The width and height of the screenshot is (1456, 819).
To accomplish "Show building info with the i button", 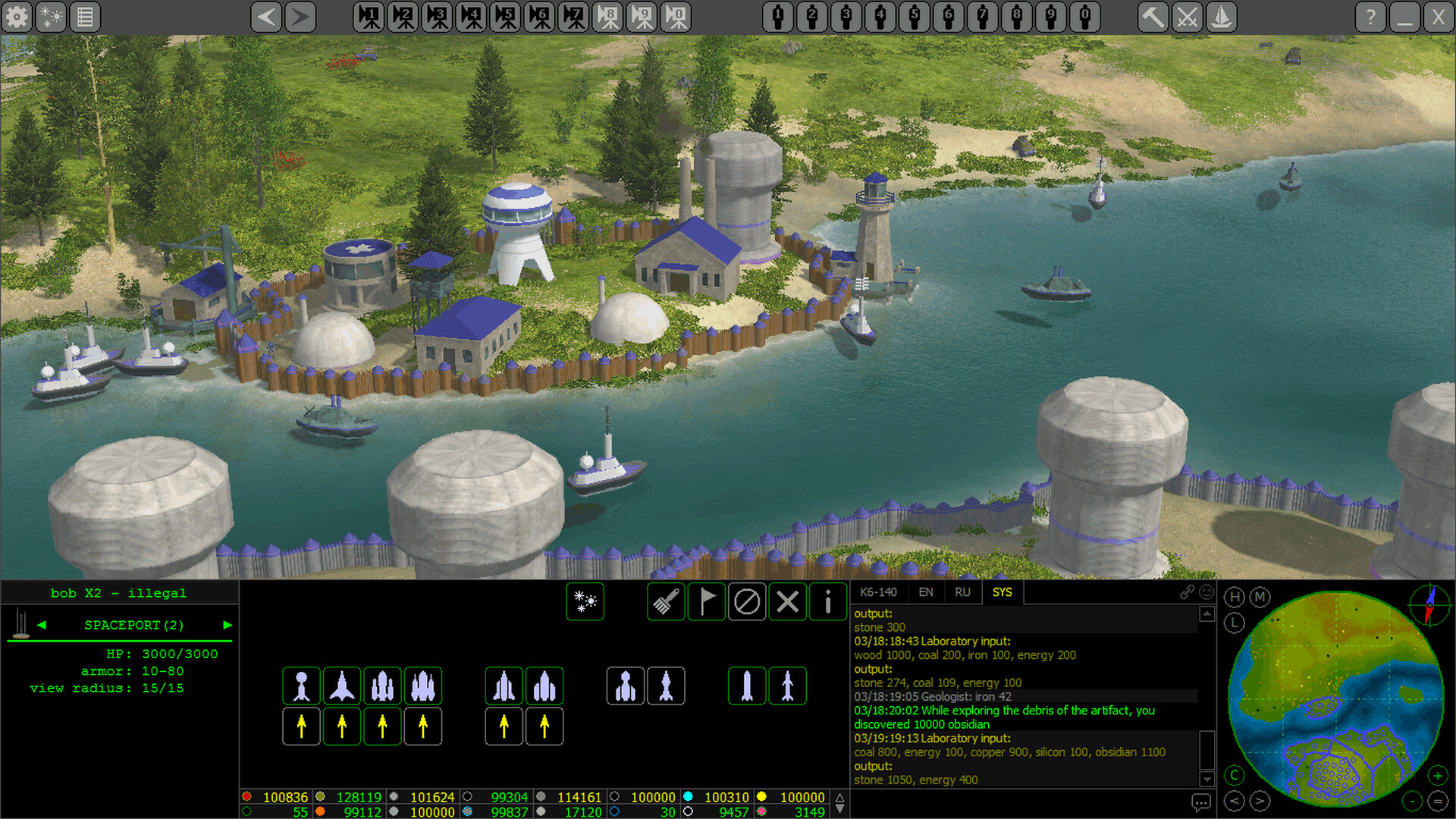I will (828, 602).
